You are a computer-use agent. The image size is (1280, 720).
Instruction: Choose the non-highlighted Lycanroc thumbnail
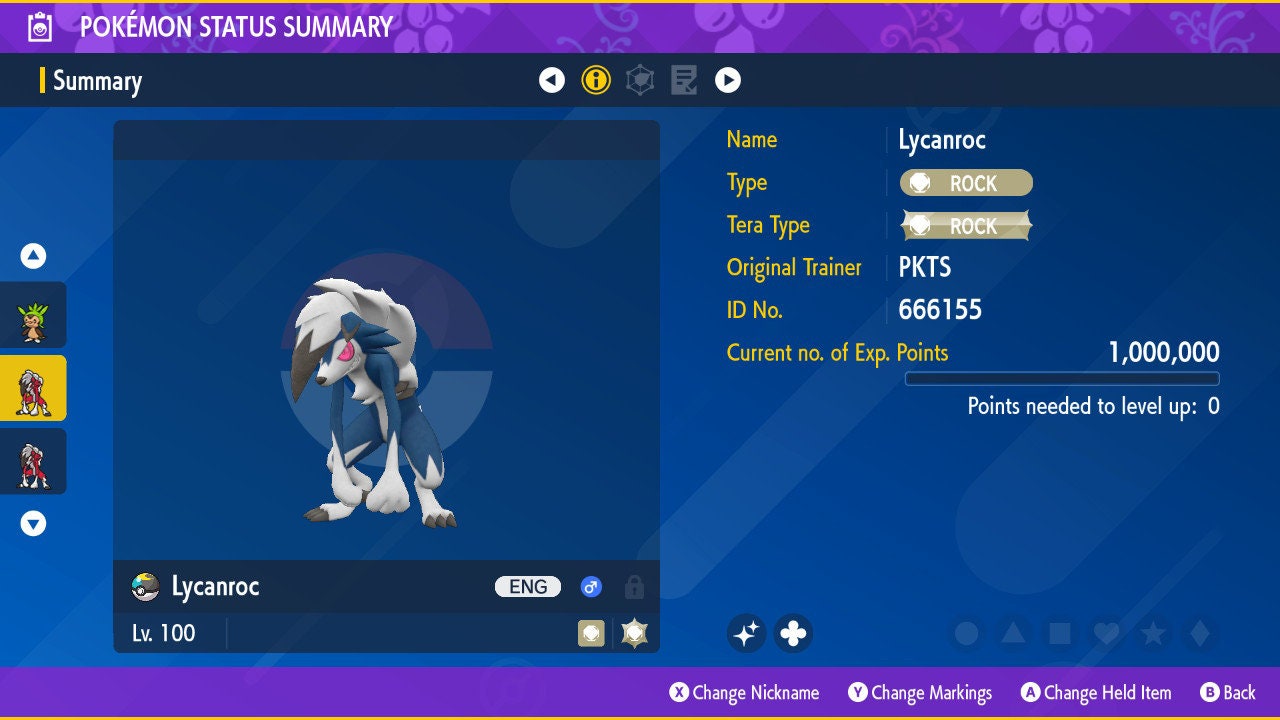click(x=34, y=461)
